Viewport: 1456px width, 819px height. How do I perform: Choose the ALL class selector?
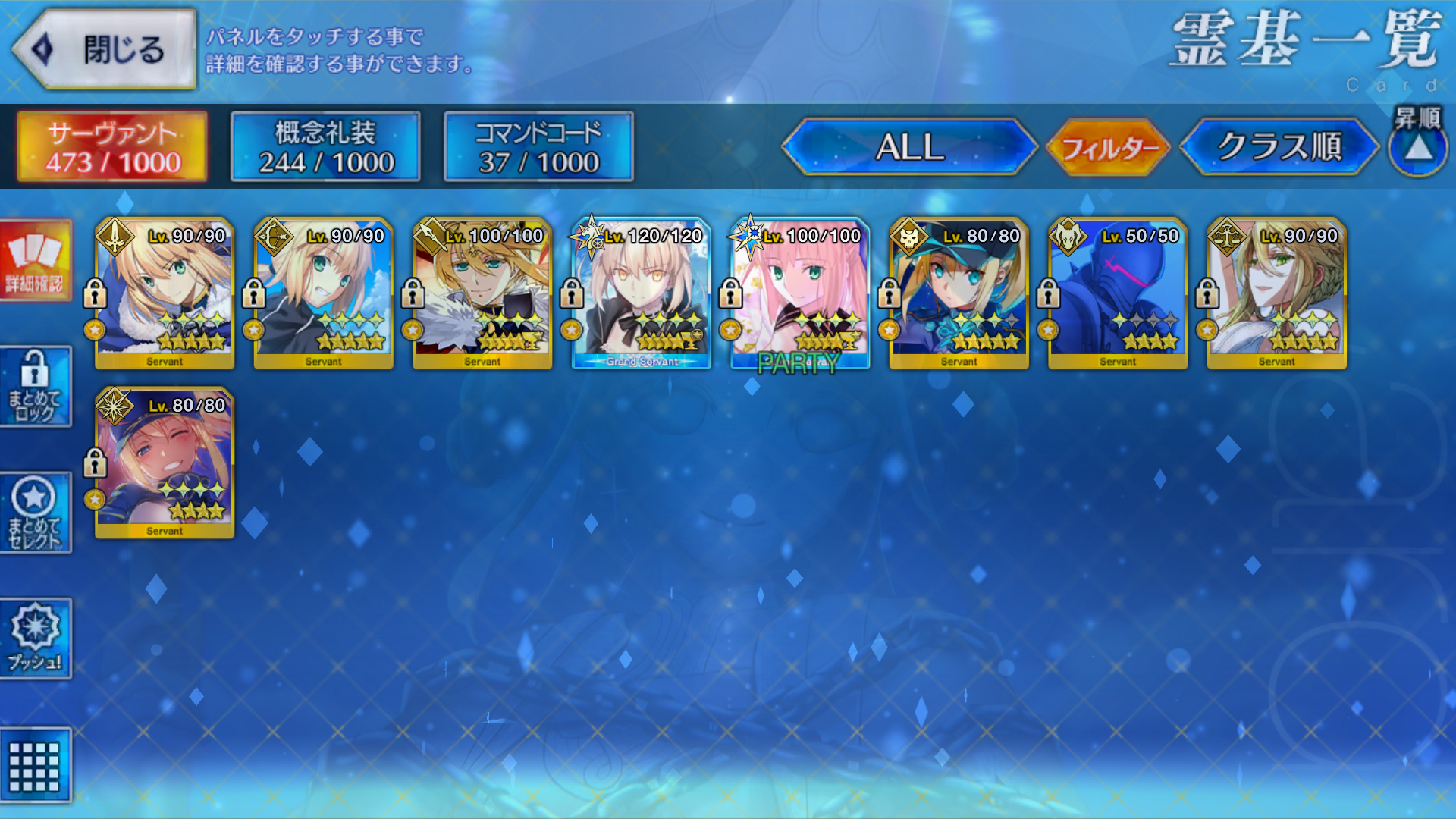(x=909, y=146)
